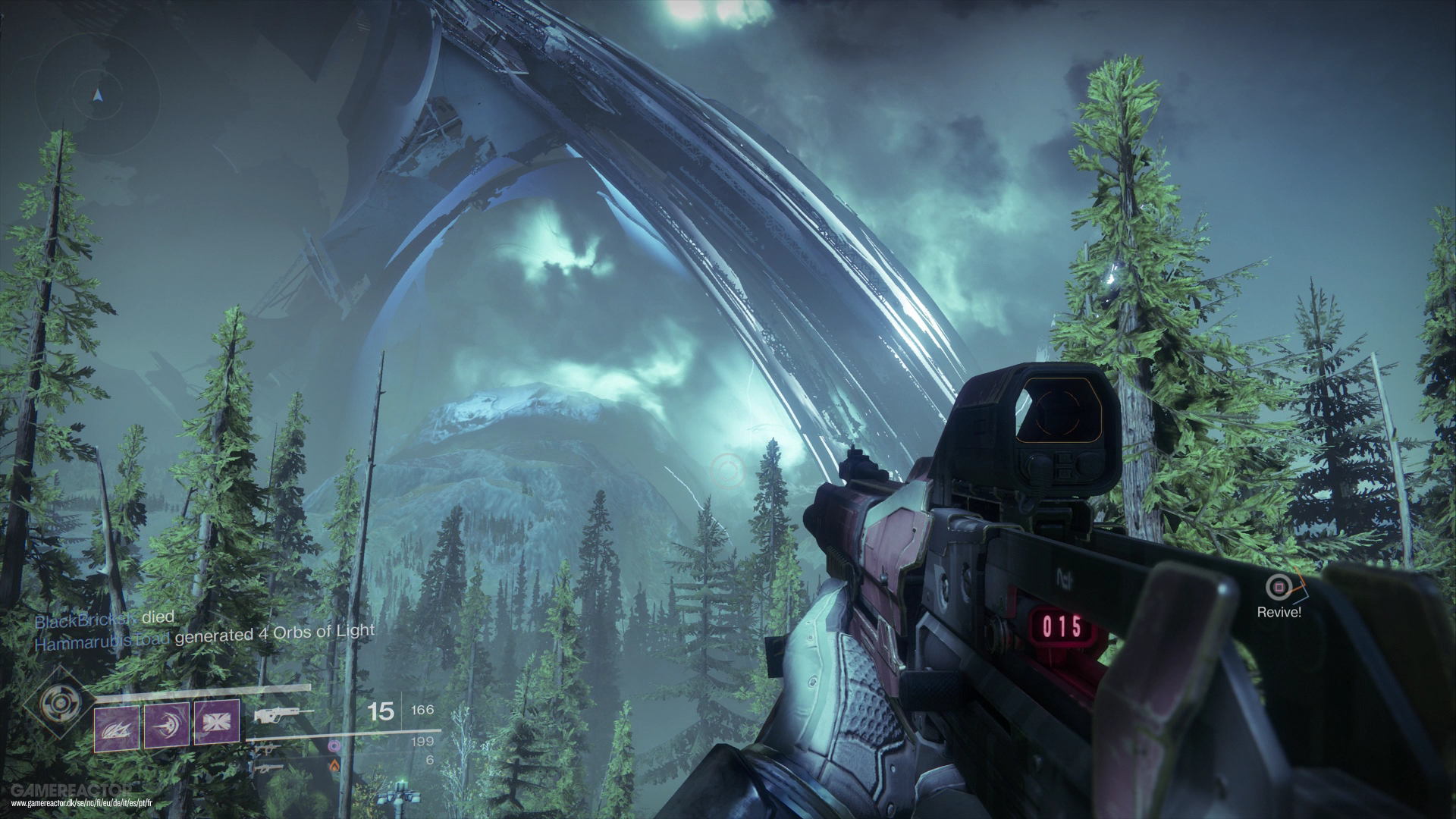The image size is (1456, 819).
Task: Click the reserve ammo count 166
Action: 423,711
